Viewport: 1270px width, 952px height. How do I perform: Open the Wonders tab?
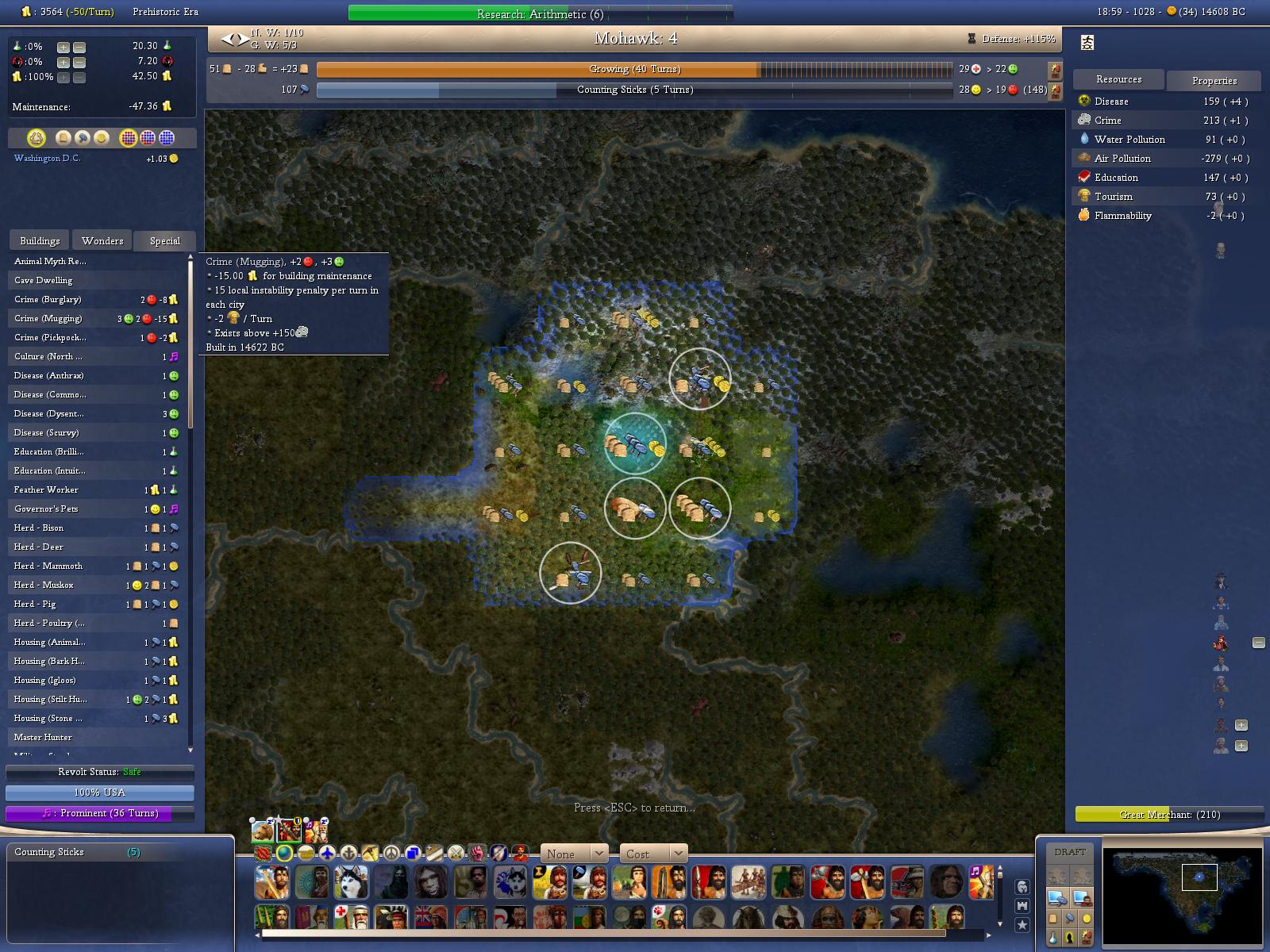click(102, 240)
